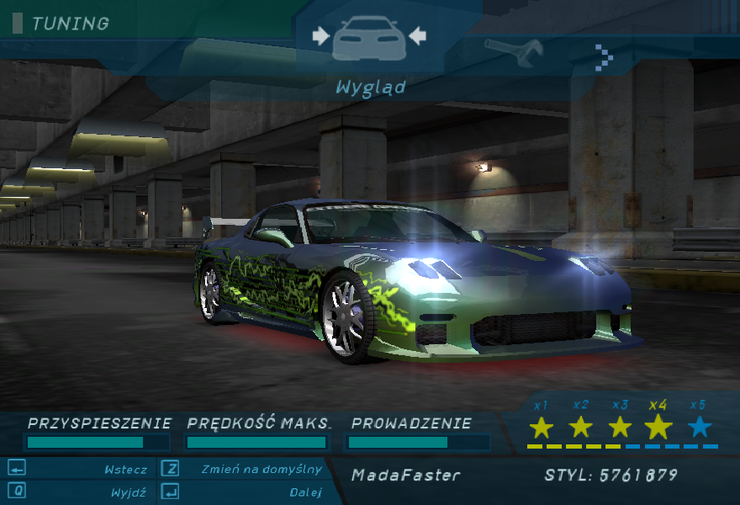Continue with the Dalej option
Image resolution: width=740 pixels, height=505 pixels.
tap(305, 492)
